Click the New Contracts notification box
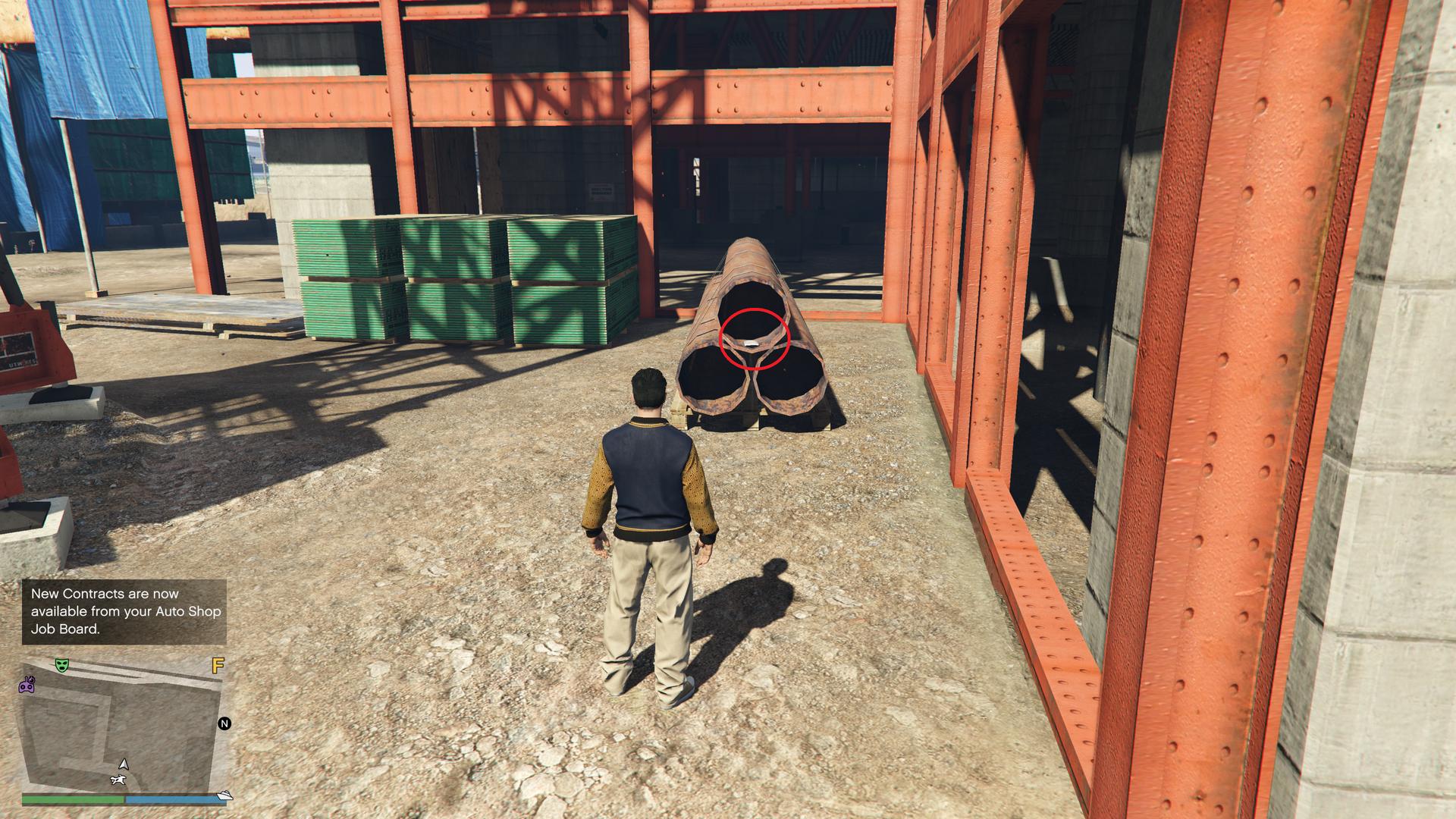Screen dimensions: 1456x819 (x=124, y=611)
